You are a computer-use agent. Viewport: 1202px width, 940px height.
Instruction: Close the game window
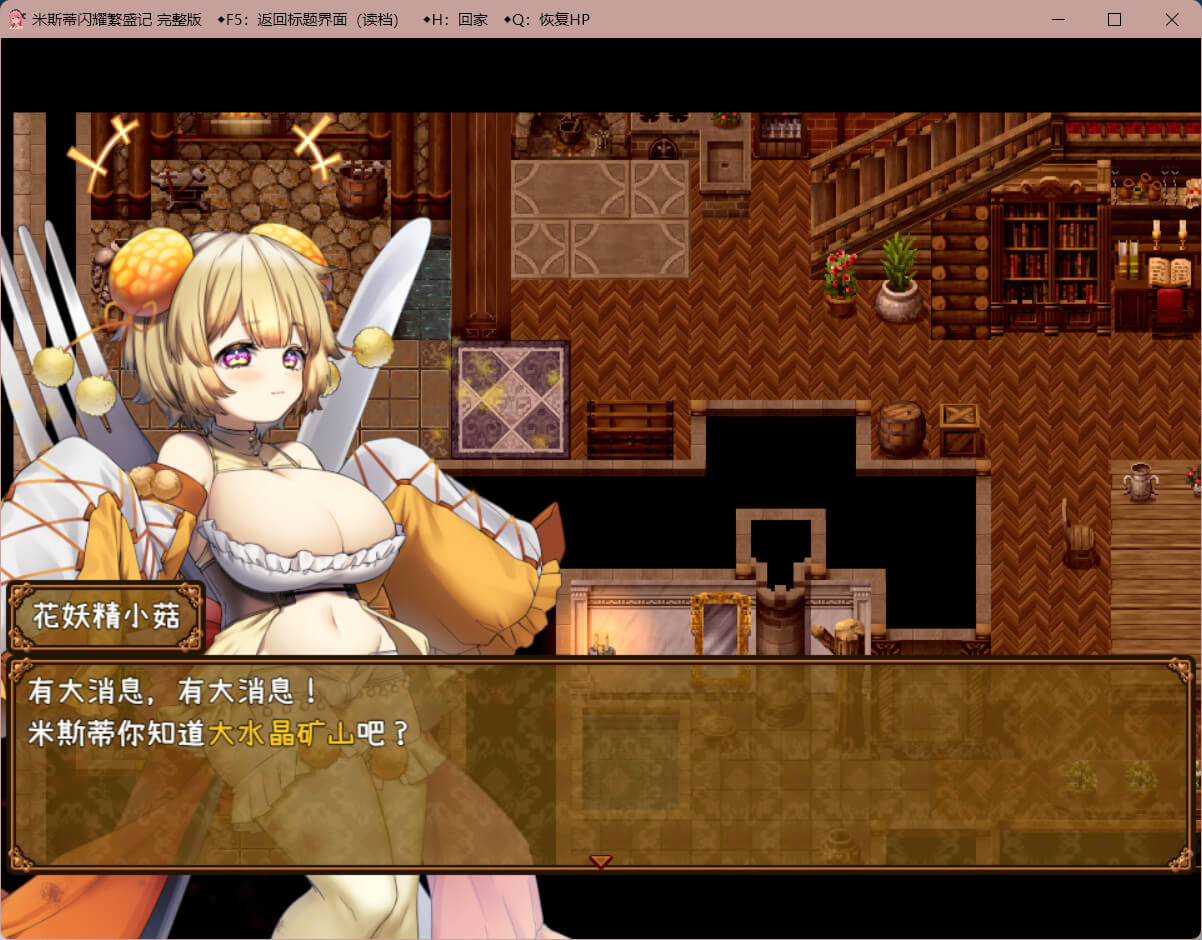click(1172, 19)
